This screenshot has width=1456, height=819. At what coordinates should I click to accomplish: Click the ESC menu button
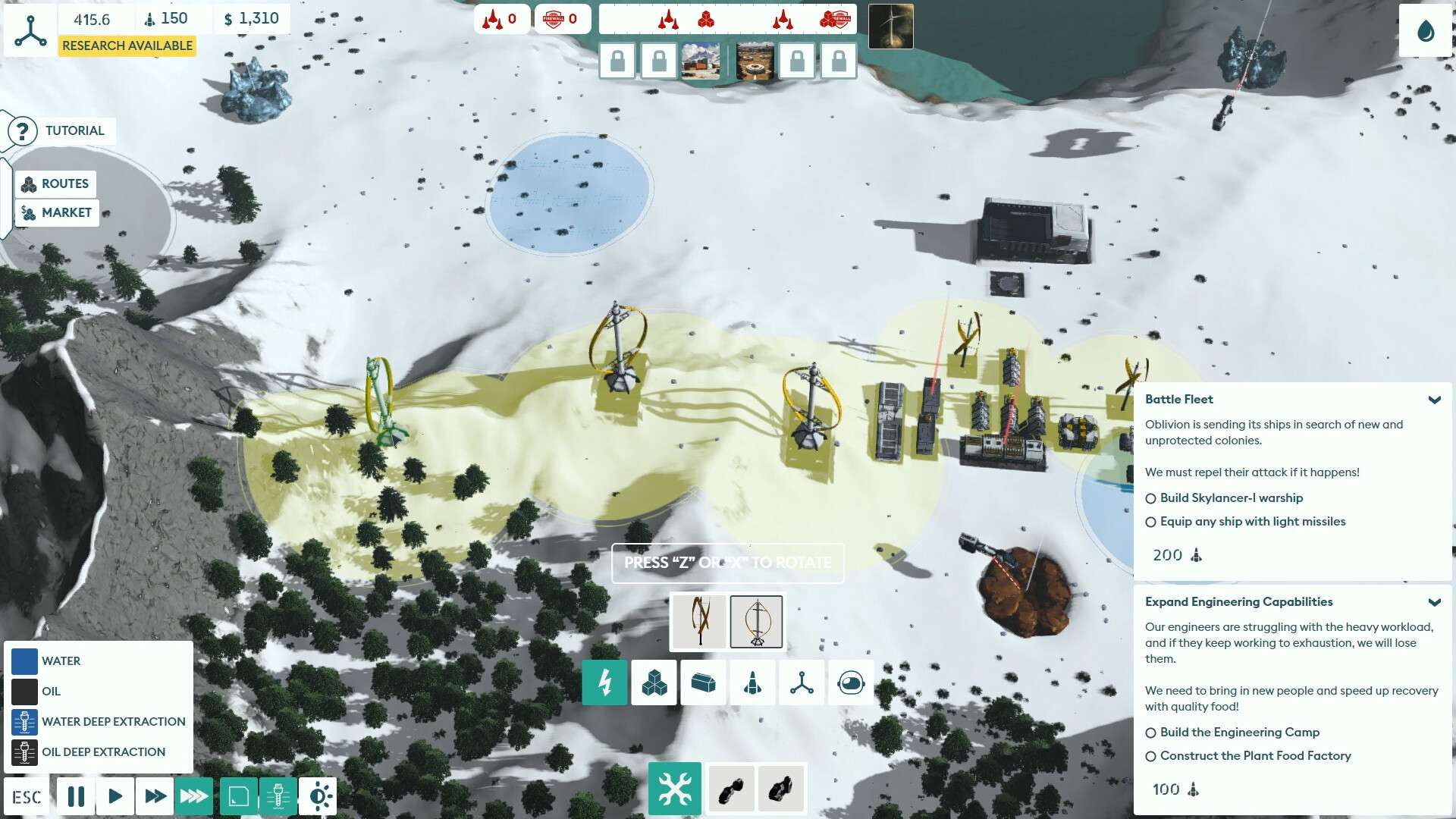click(x=27, y=797)
